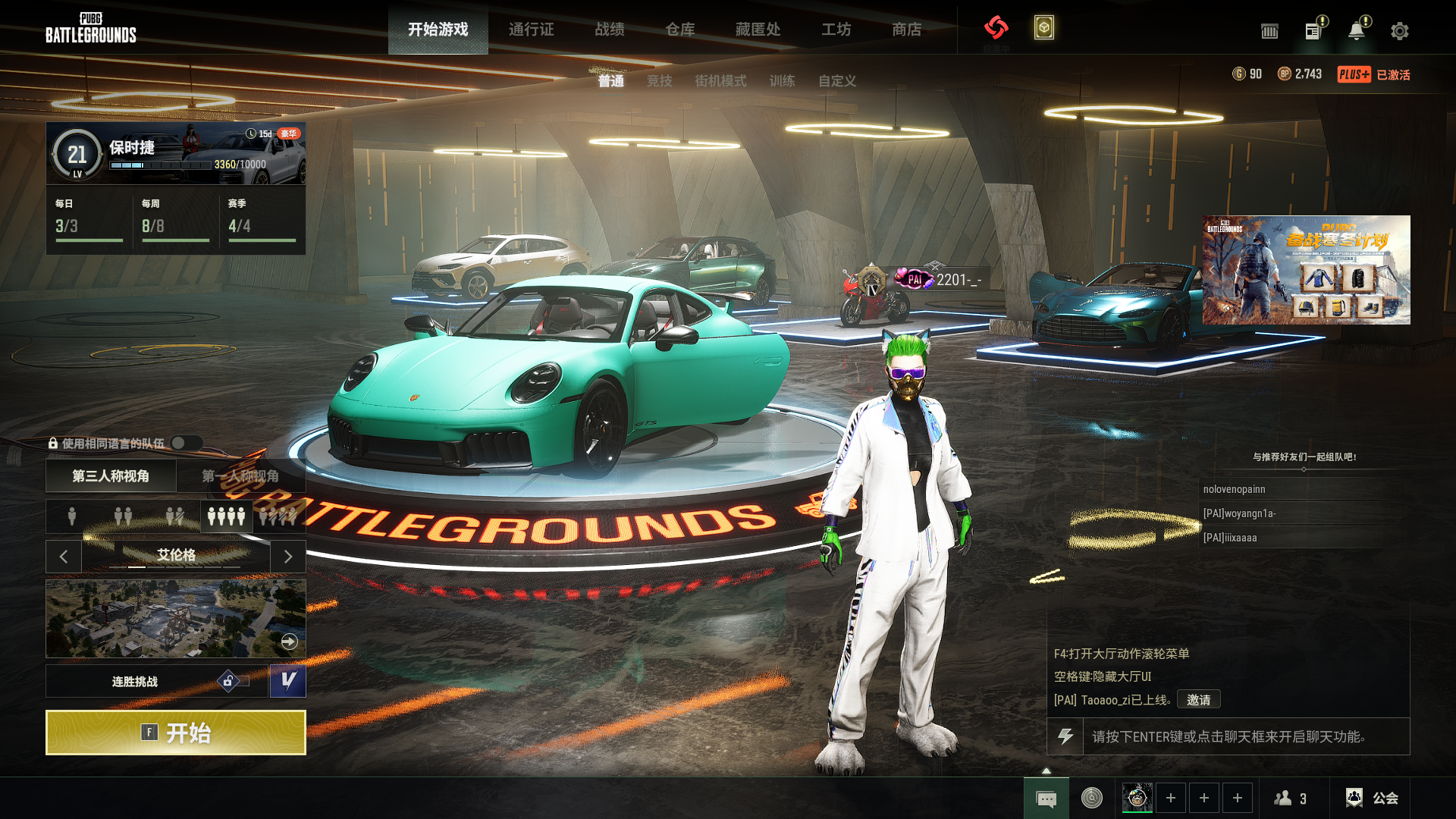Viewport: 1456px width, 819px height.
Task: Toggle the same-language team switch
Action: tap(186, 443)
